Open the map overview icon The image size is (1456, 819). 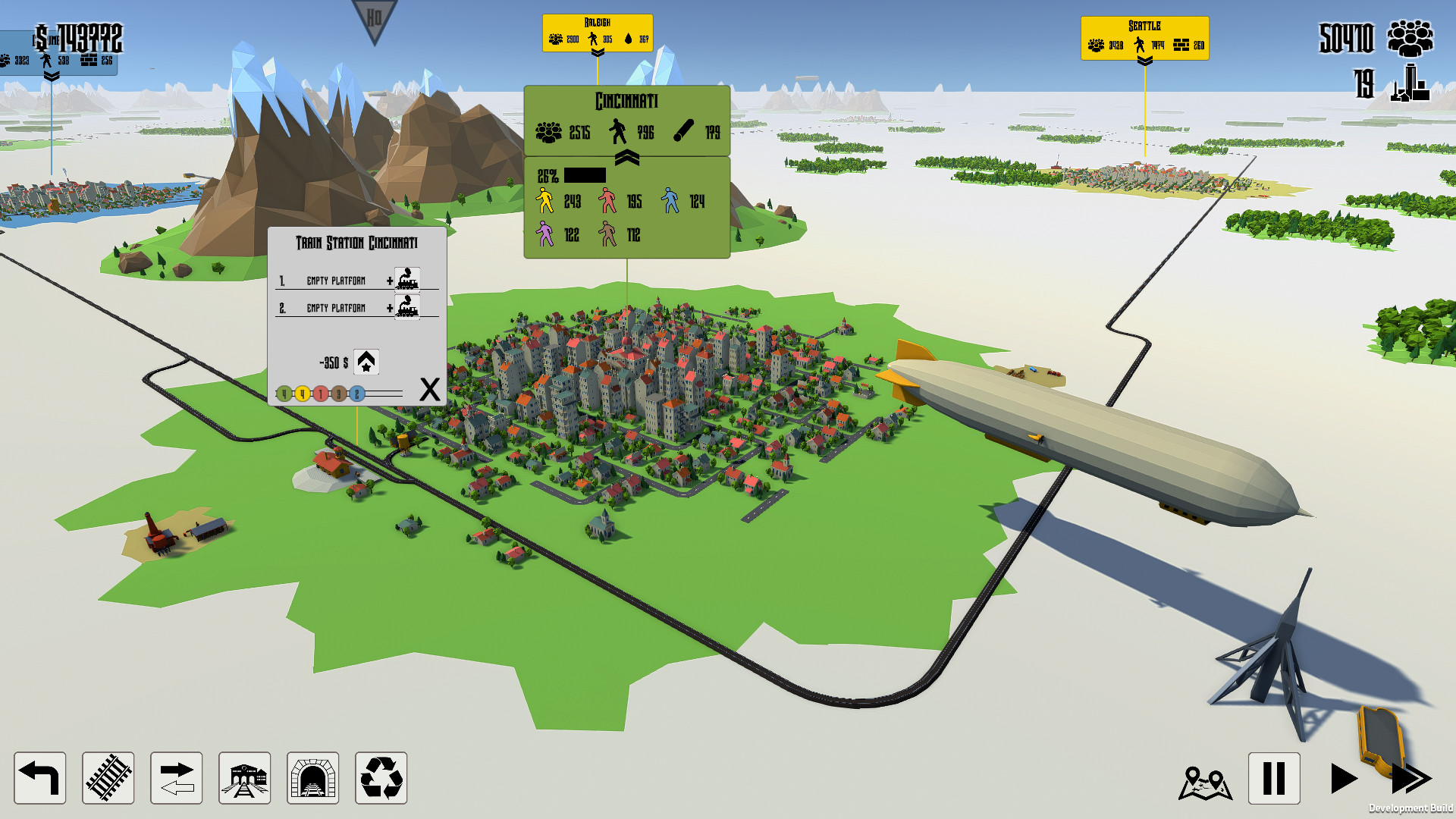(1206, 780)
